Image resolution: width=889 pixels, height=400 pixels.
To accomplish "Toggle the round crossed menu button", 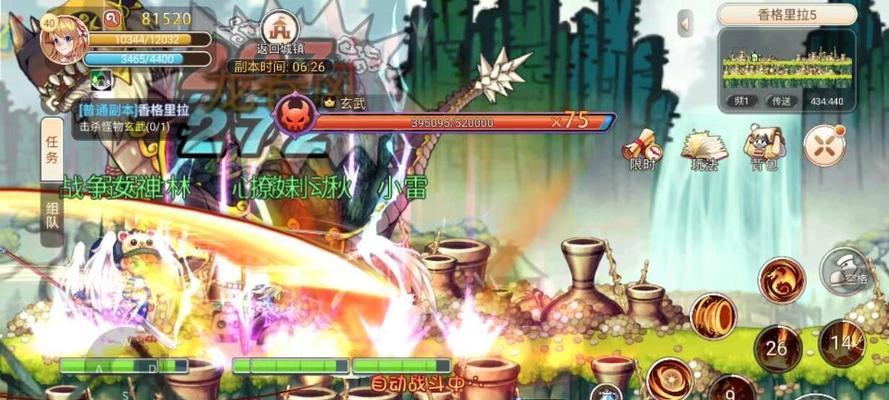I will (824, 146).
